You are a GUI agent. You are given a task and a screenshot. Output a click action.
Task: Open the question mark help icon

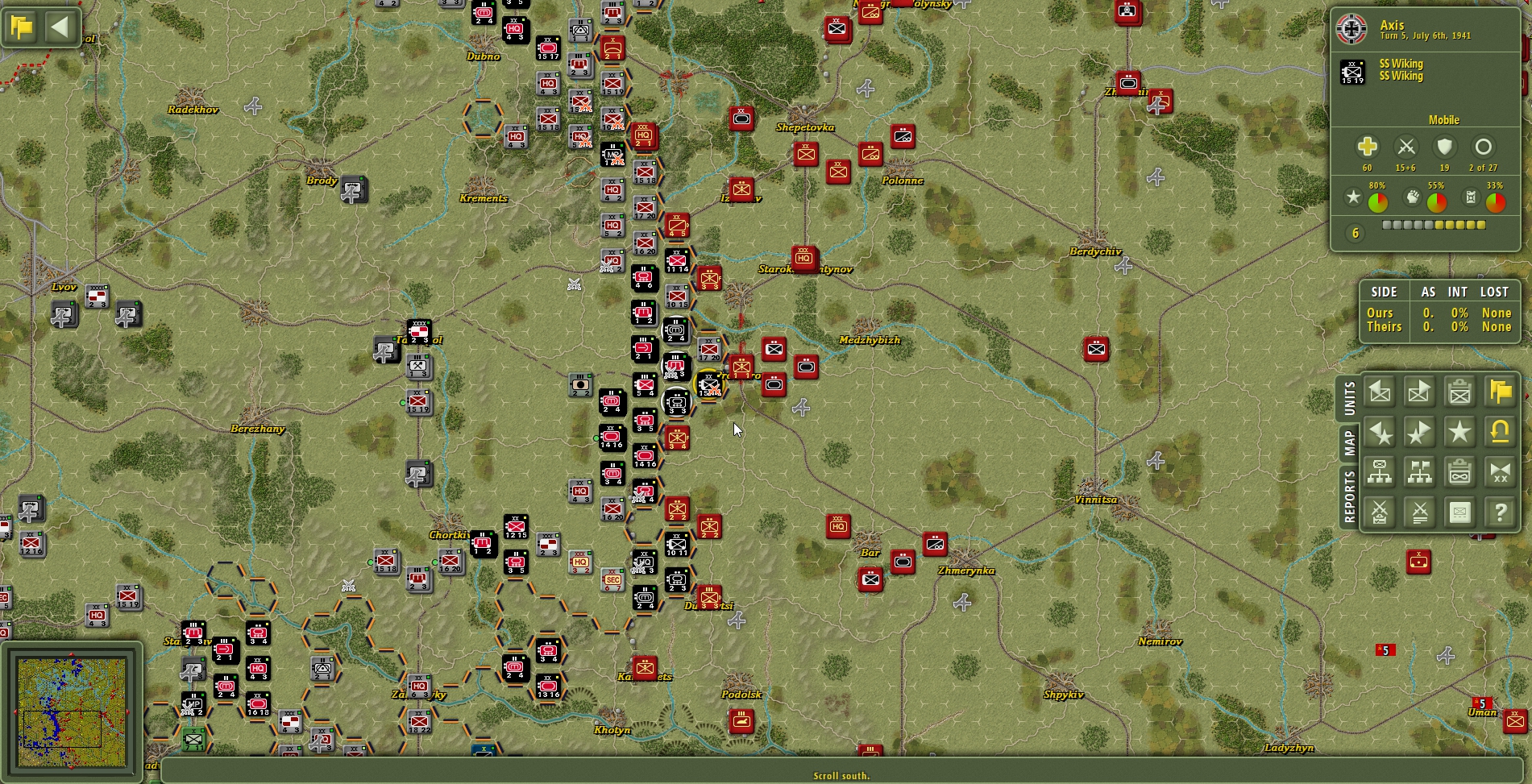tap(1500, 512)
